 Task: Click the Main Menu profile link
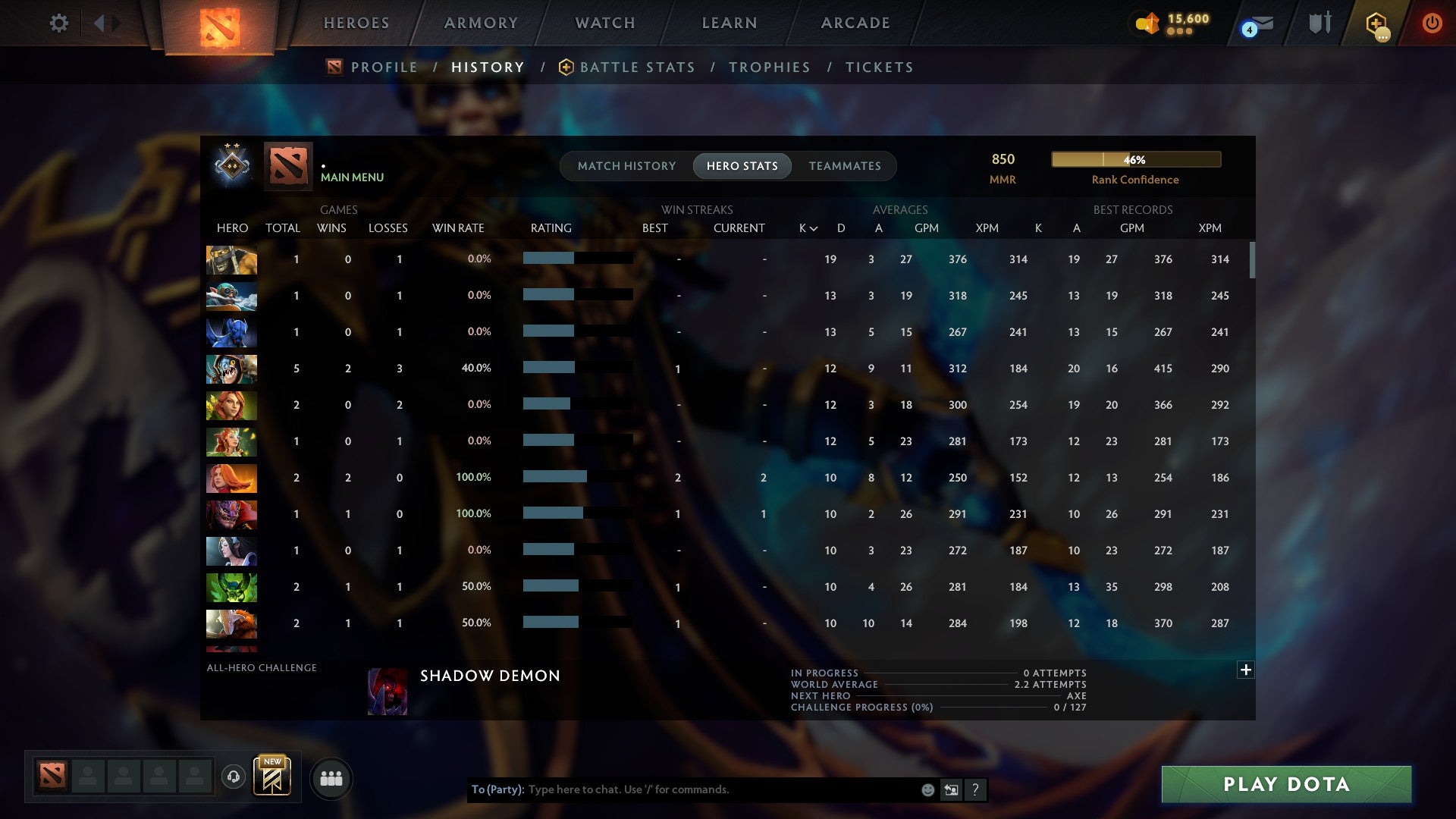pos(352,177)
